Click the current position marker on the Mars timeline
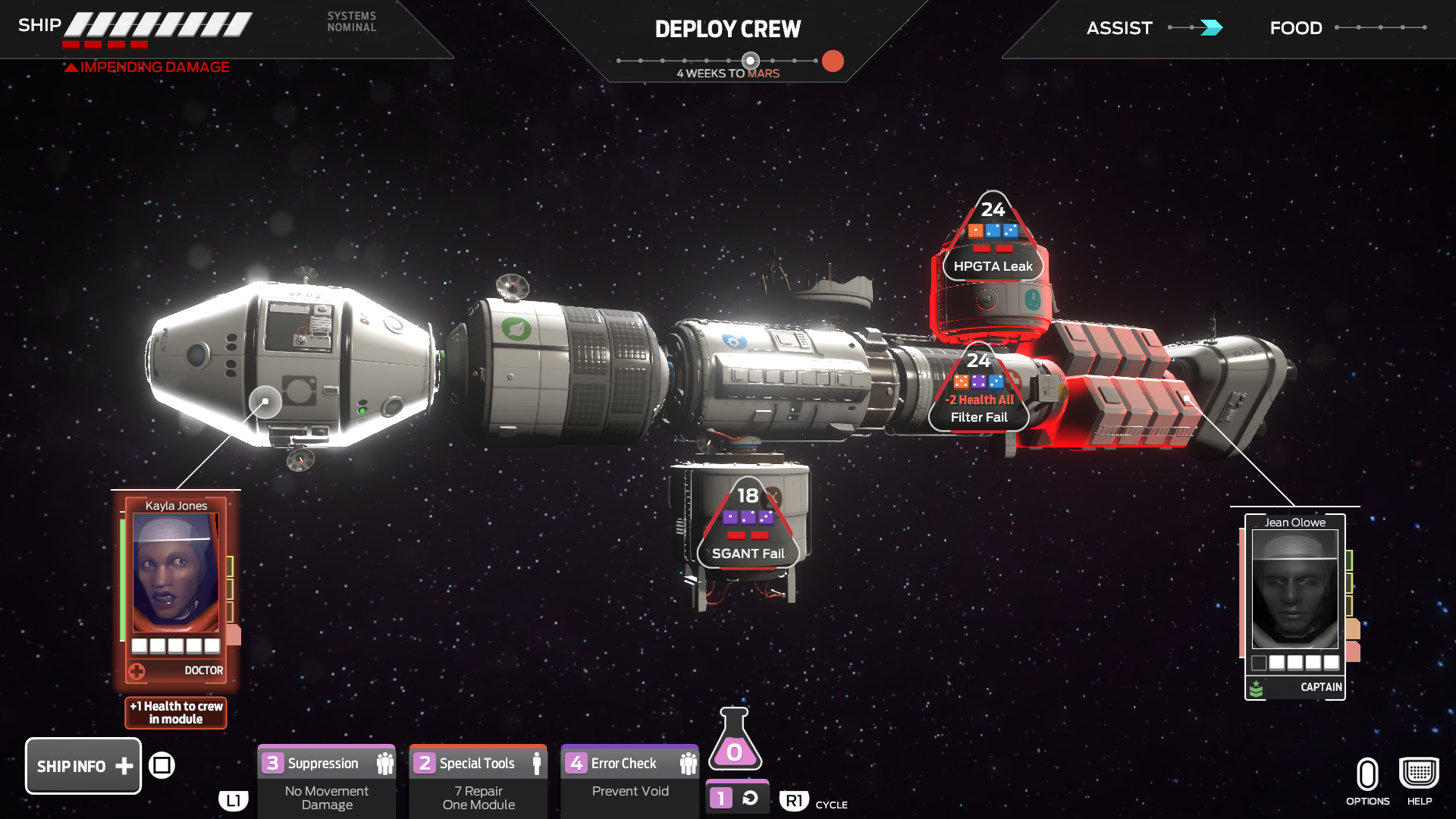The width and height of the screenshot is (1456, 819). tap(750, 59)
